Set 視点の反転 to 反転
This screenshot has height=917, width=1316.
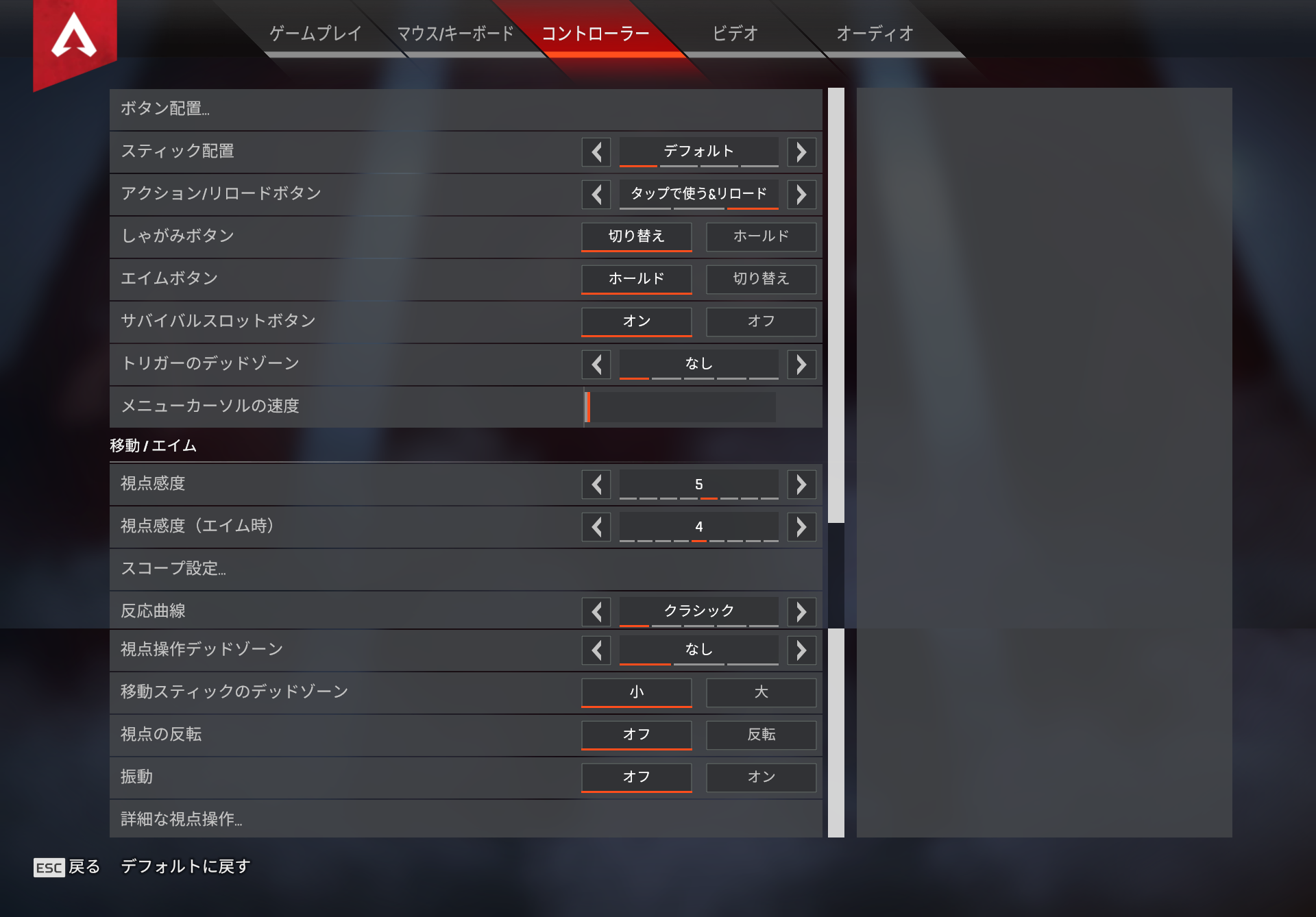click(761, 735)
